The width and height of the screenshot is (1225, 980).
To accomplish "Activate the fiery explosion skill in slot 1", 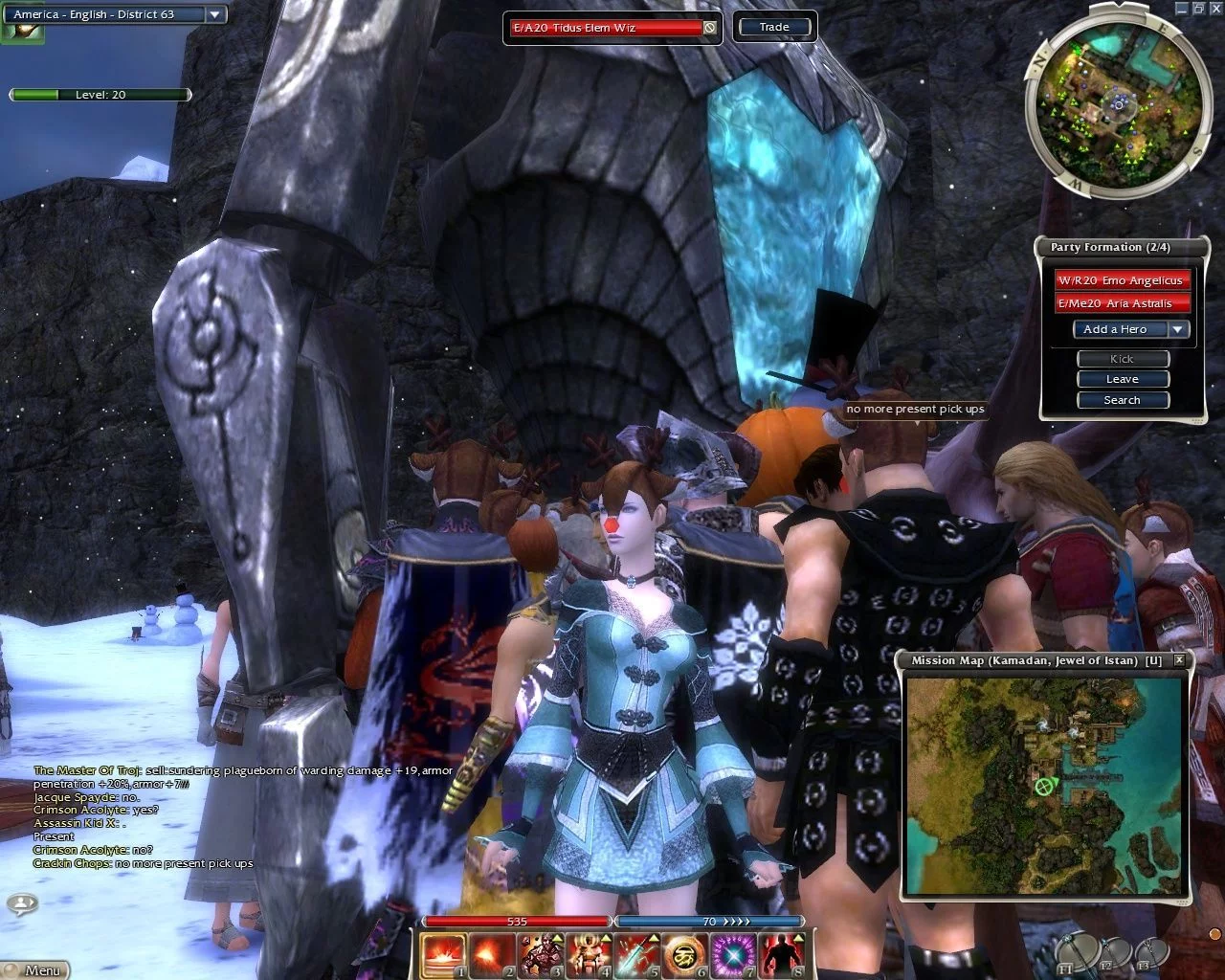I will click(x=444, y=955).
